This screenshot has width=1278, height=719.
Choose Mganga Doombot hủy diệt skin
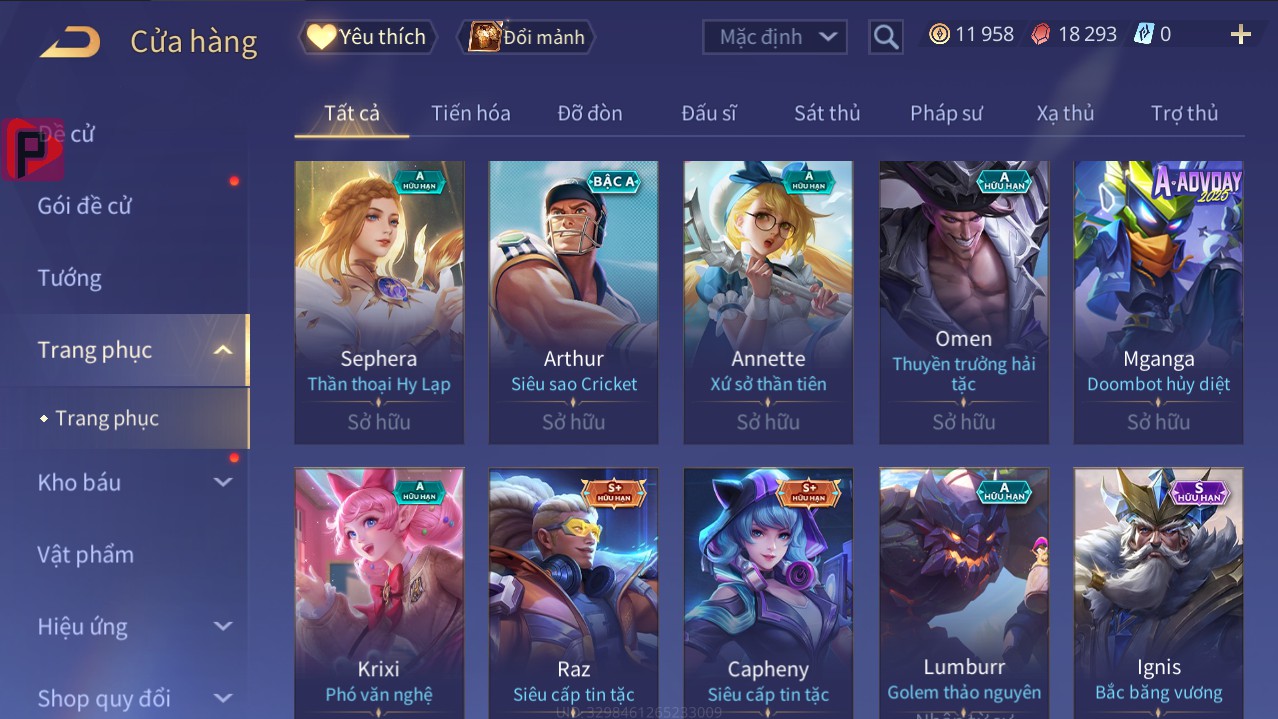1158,300
